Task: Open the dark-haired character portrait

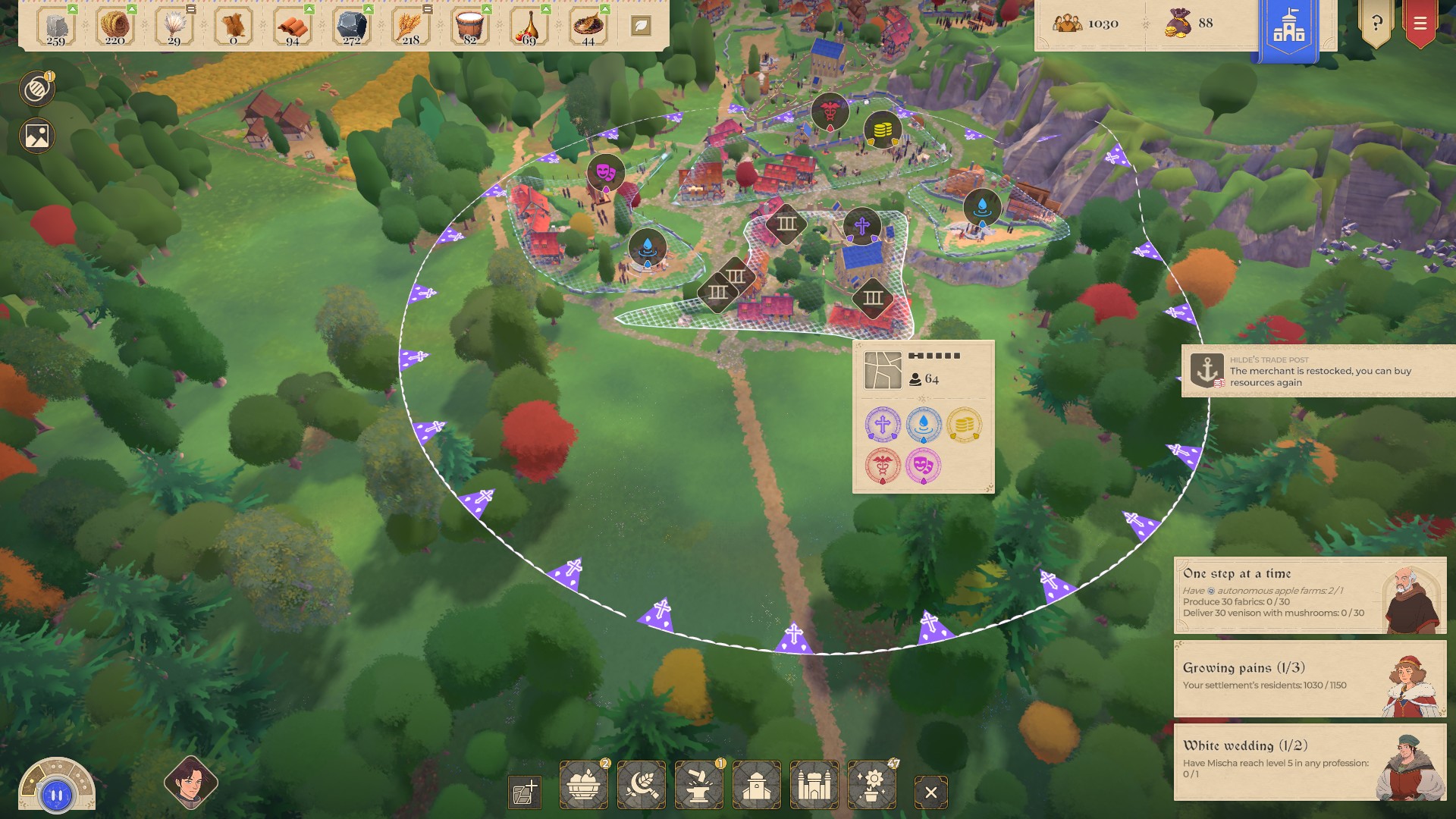Action: 190,782
